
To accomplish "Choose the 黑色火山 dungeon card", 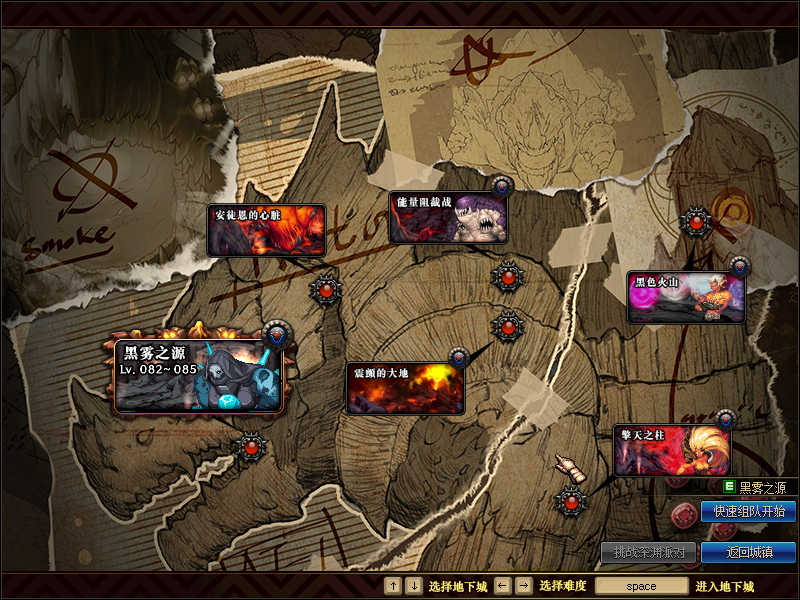I will 686,297.
